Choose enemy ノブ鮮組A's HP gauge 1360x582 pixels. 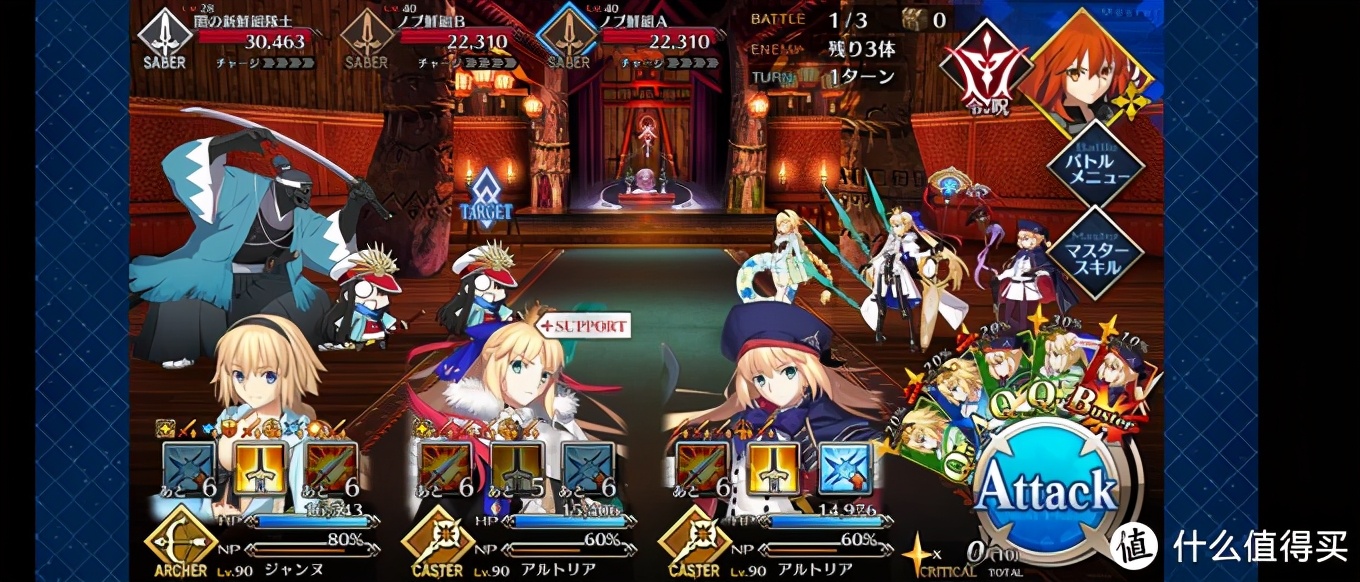[x=657, y=40]
